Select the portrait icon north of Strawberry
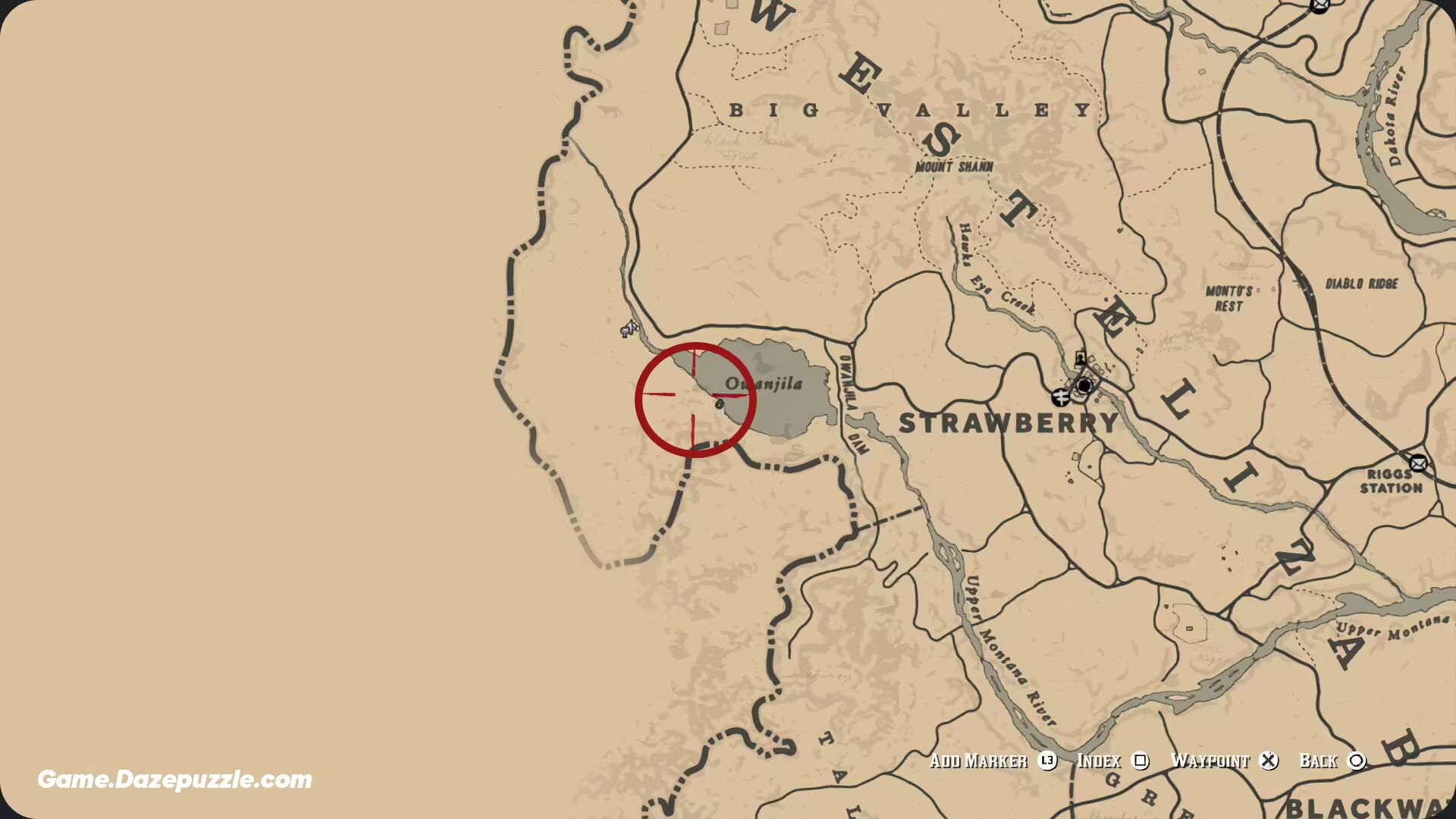 click(1079, 356)
